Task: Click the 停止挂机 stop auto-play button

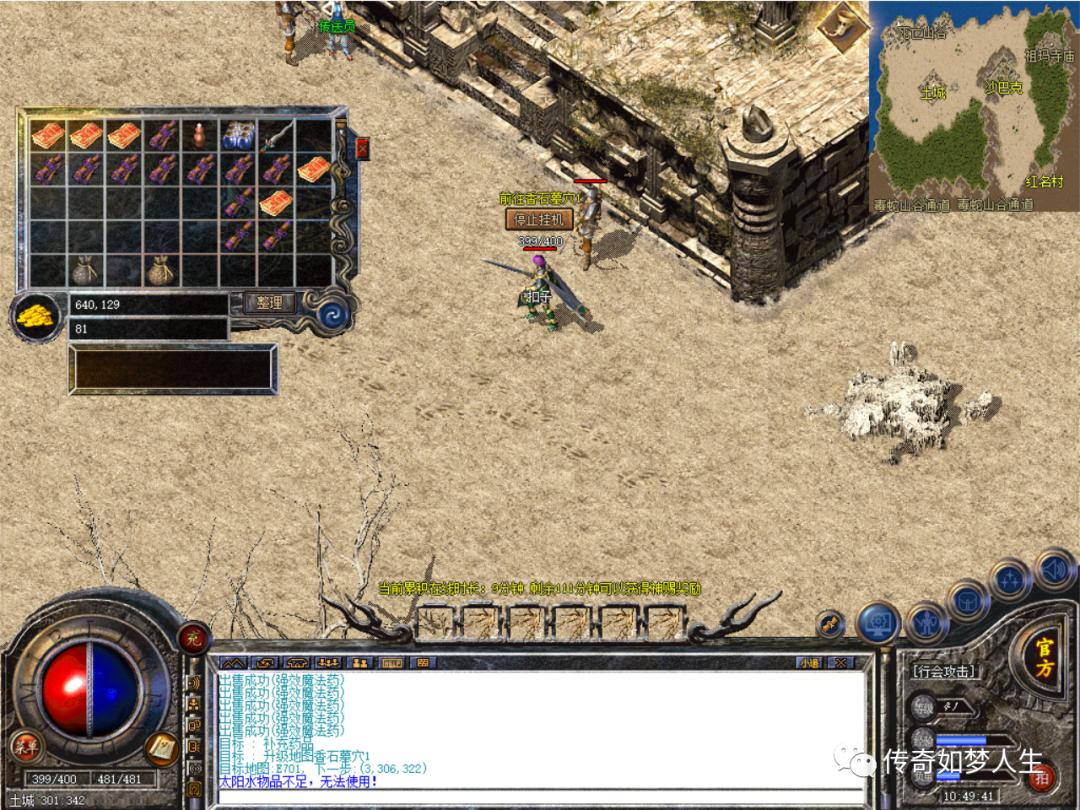Action: click(538, 219)
